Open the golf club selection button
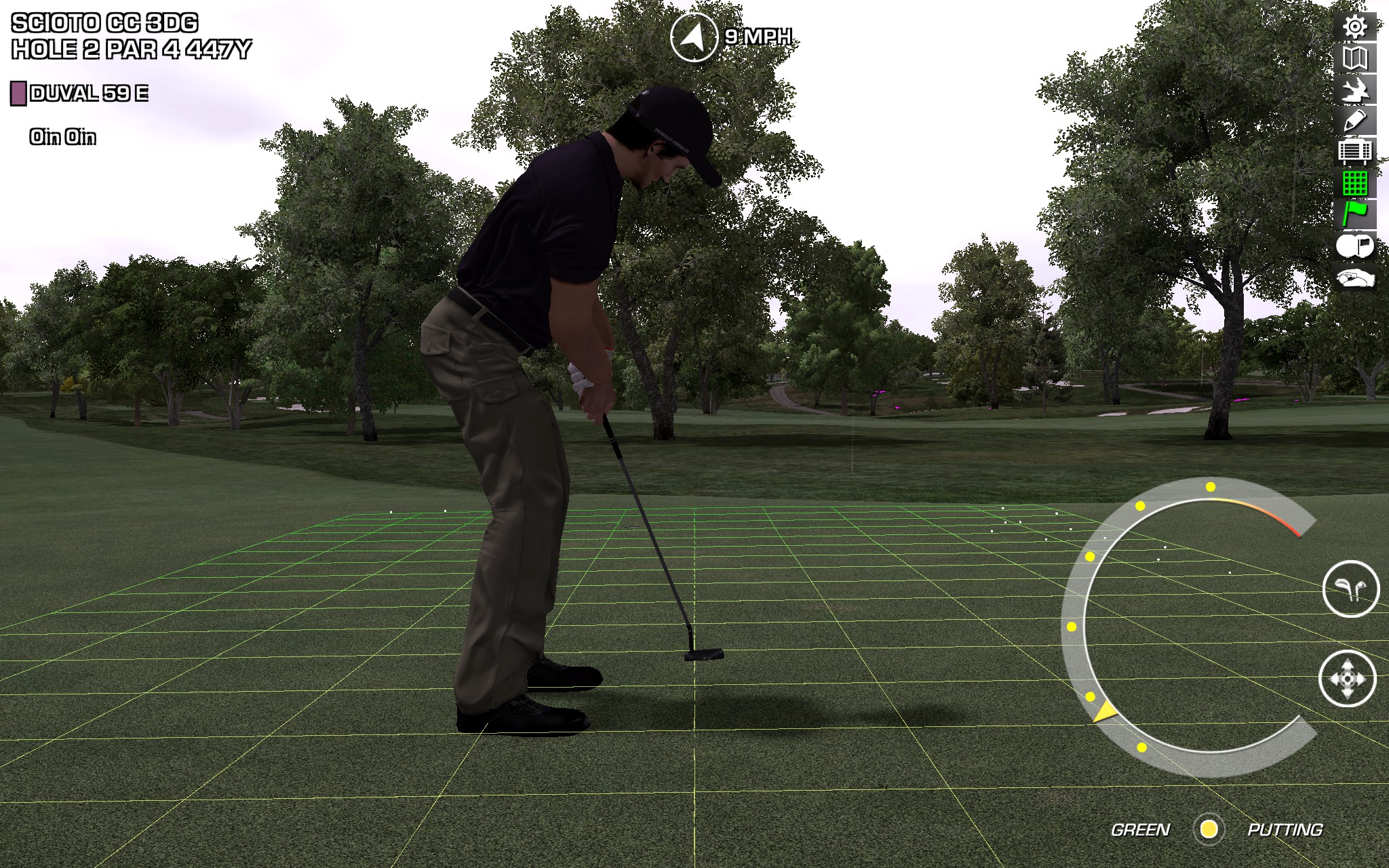The image size is (1389, 868). (x=1350, y=589)
